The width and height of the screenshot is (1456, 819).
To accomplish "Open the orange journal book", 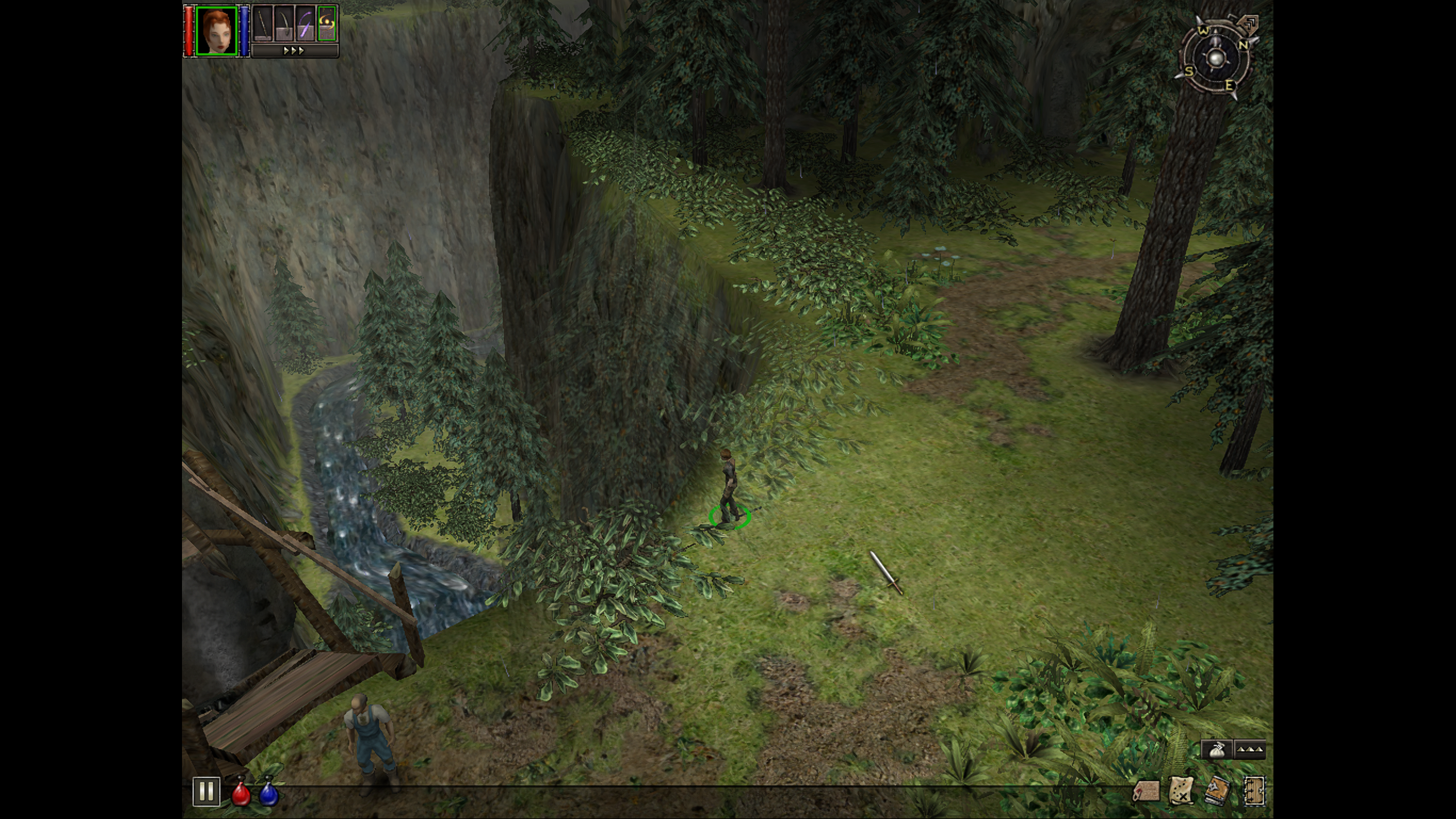I will click(x=1218, y=791).
